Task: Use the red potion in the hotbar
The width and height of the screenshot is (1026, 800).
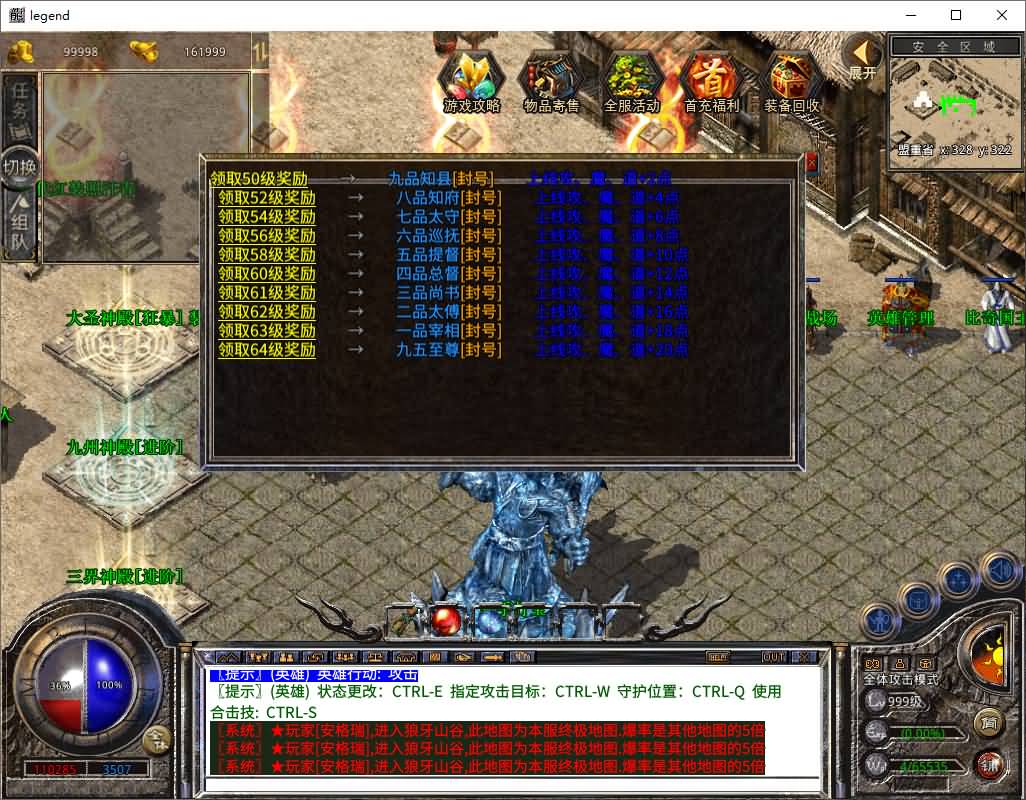Action: [x=446, y=620]
